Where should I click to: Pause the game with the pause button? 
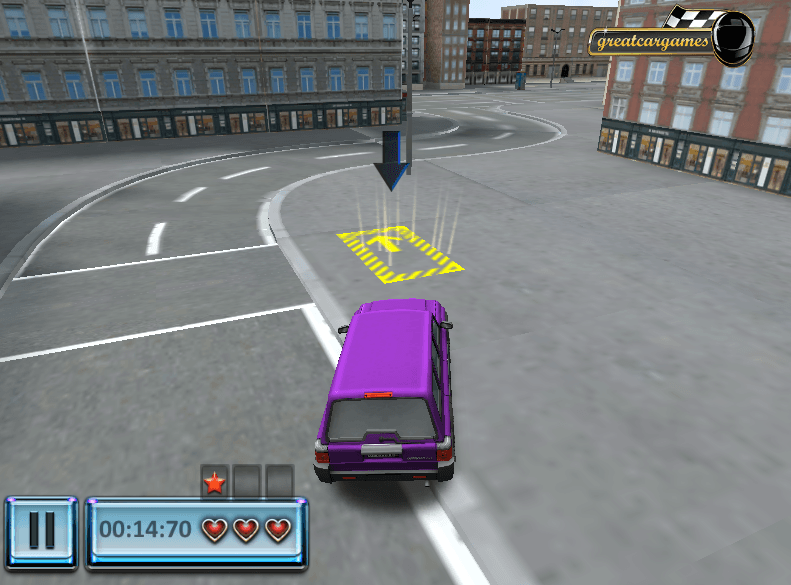41,529
